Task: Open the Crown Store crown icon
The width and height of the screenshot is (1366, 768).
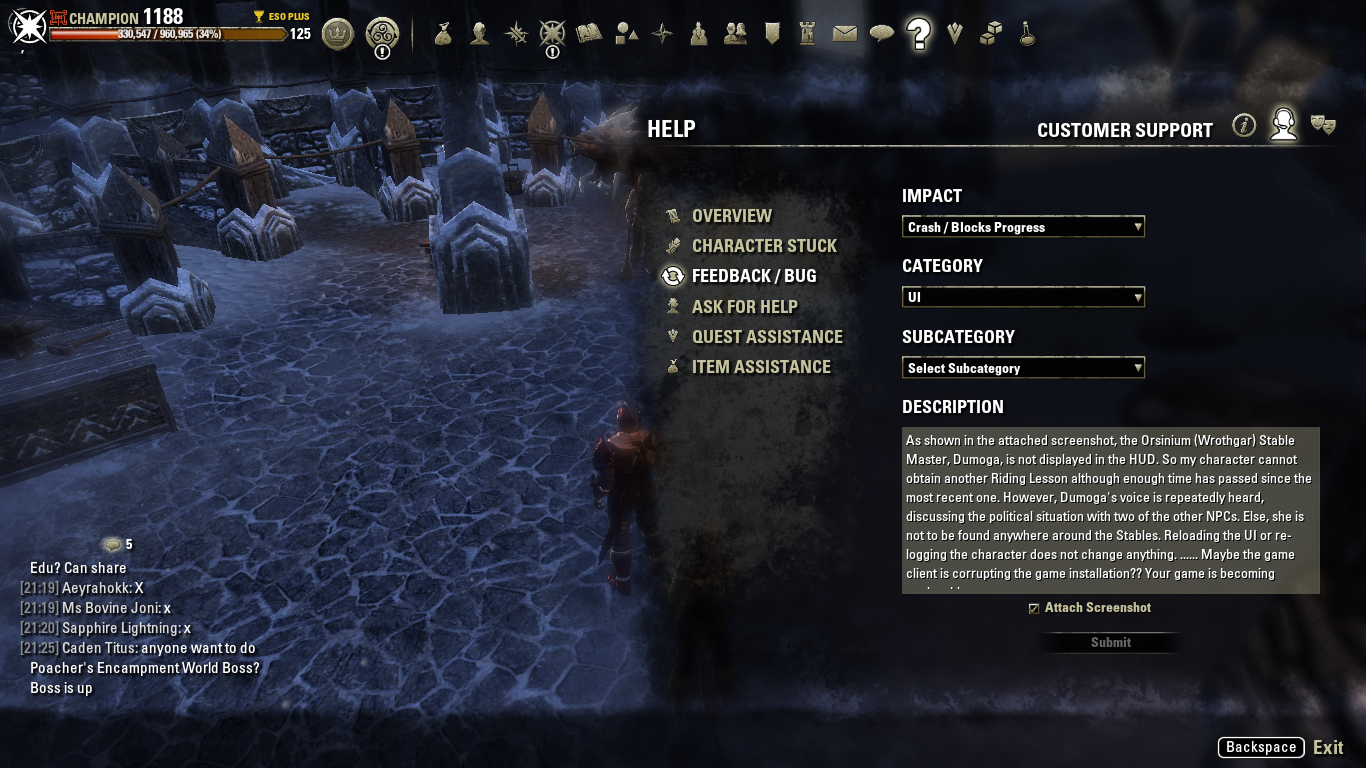Action: click(338, 34)
